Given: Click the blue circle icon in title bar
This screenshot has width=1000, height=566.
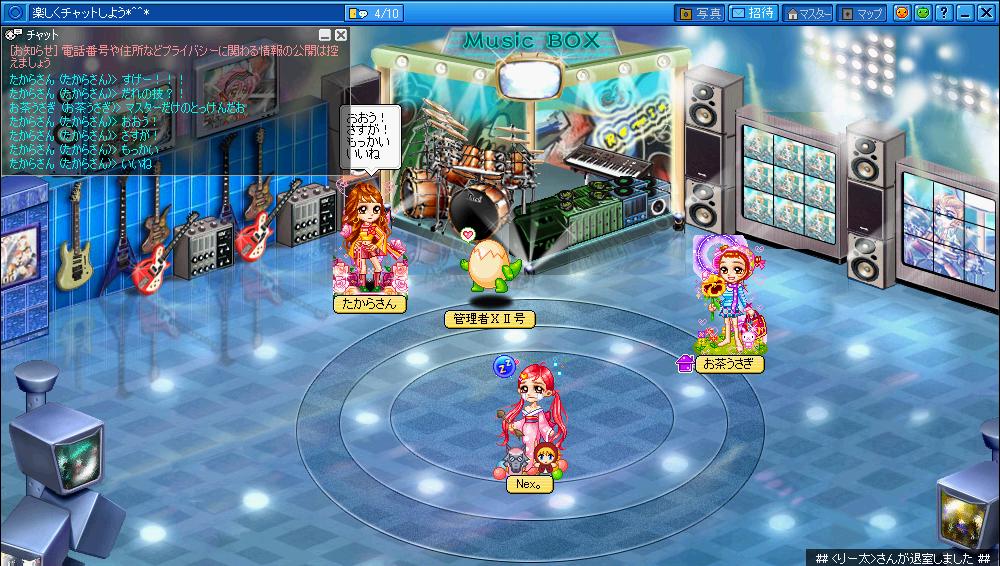Looking at the screenshot, I should 15,13.
